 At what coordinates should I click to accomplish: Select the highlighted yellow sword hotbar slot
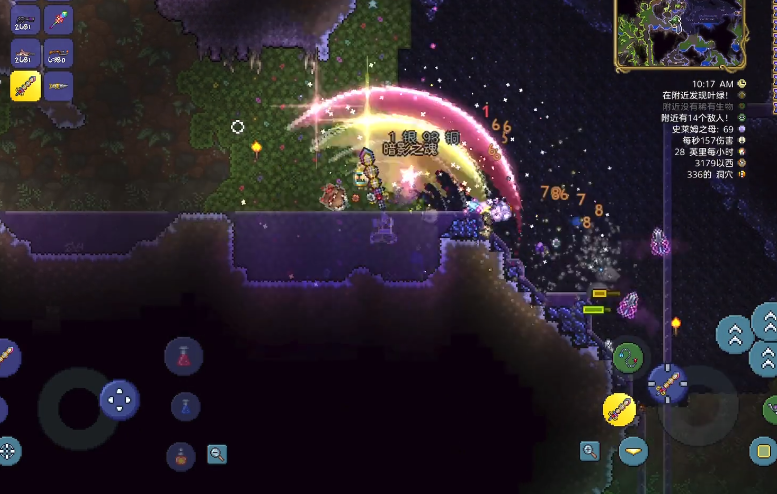25,86
